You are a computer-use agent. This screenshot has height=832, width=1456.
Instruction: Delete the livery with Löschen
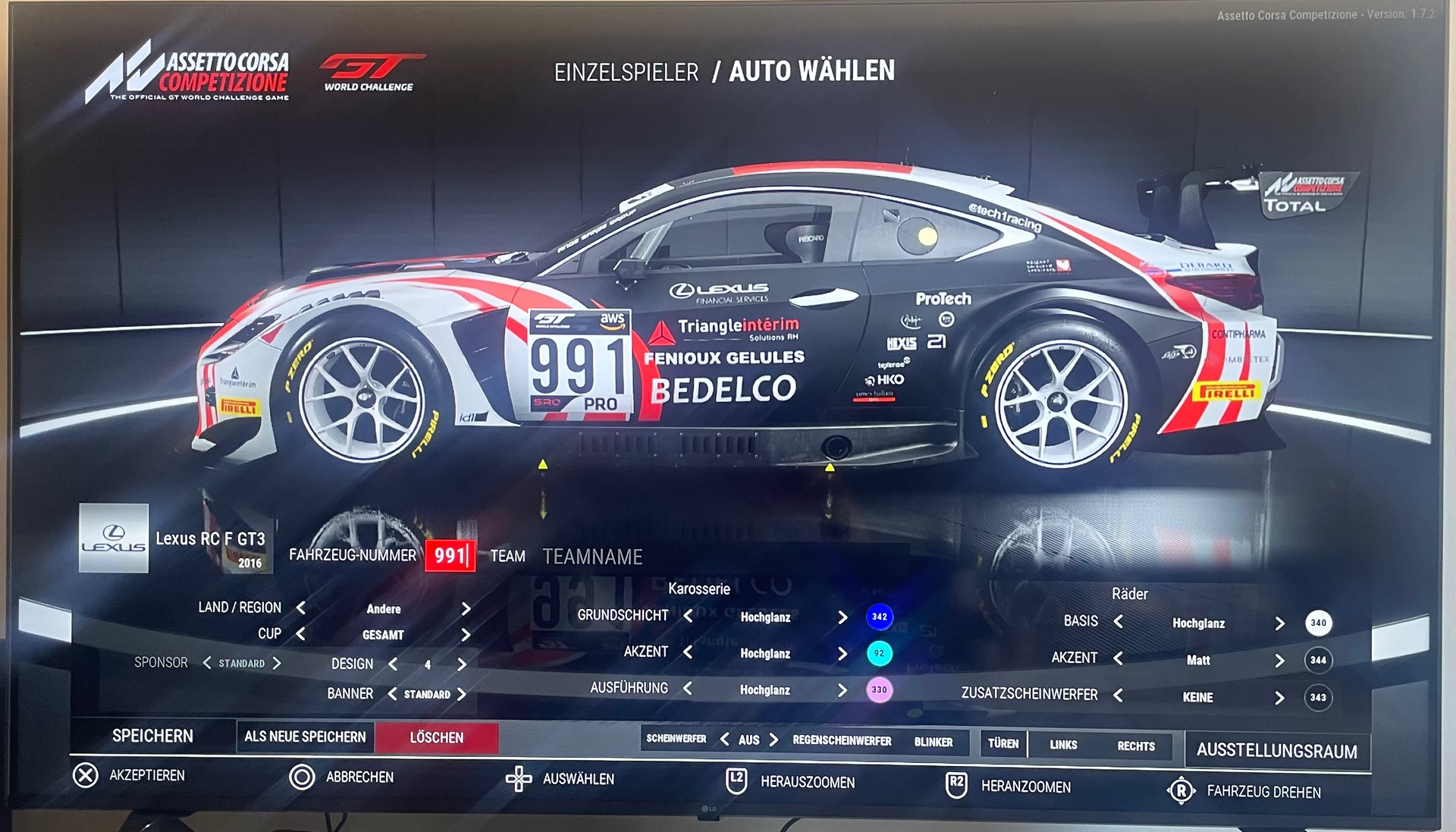click(x=436, y=737)
